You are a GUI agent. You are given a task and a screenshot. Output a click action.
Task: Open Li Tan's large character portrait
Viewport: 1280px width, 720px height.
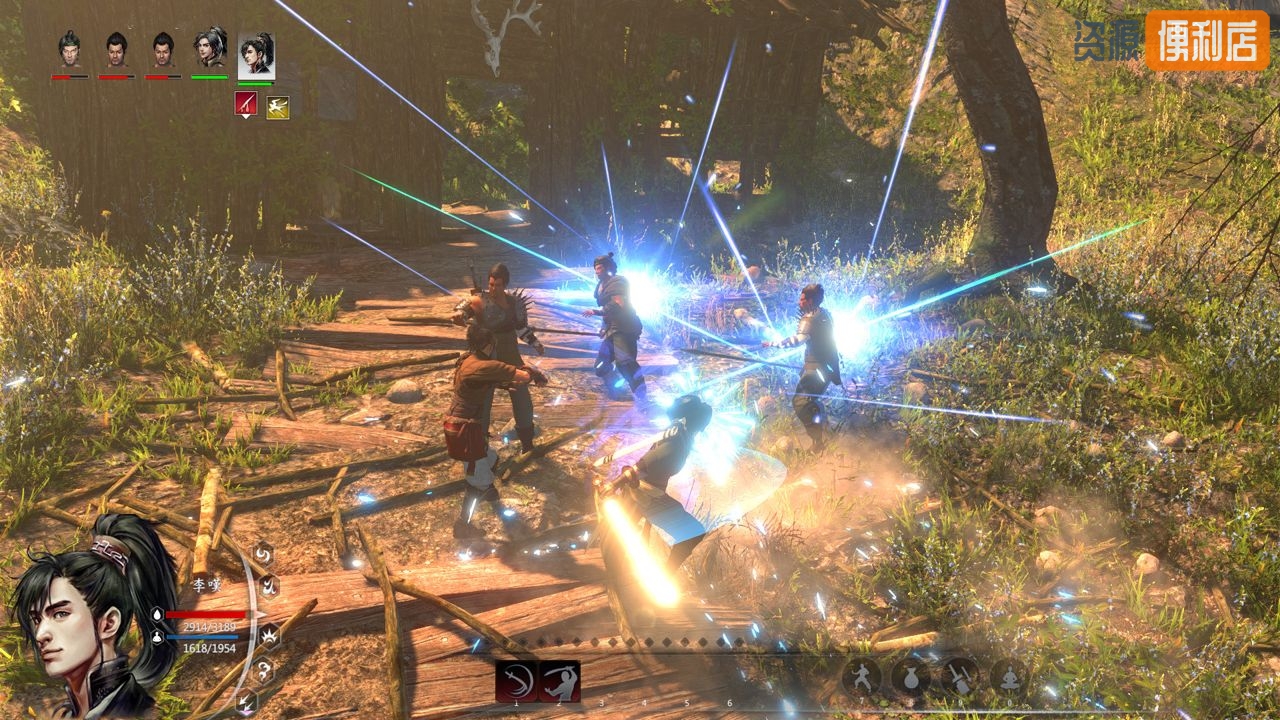click(x=85, y=620)
